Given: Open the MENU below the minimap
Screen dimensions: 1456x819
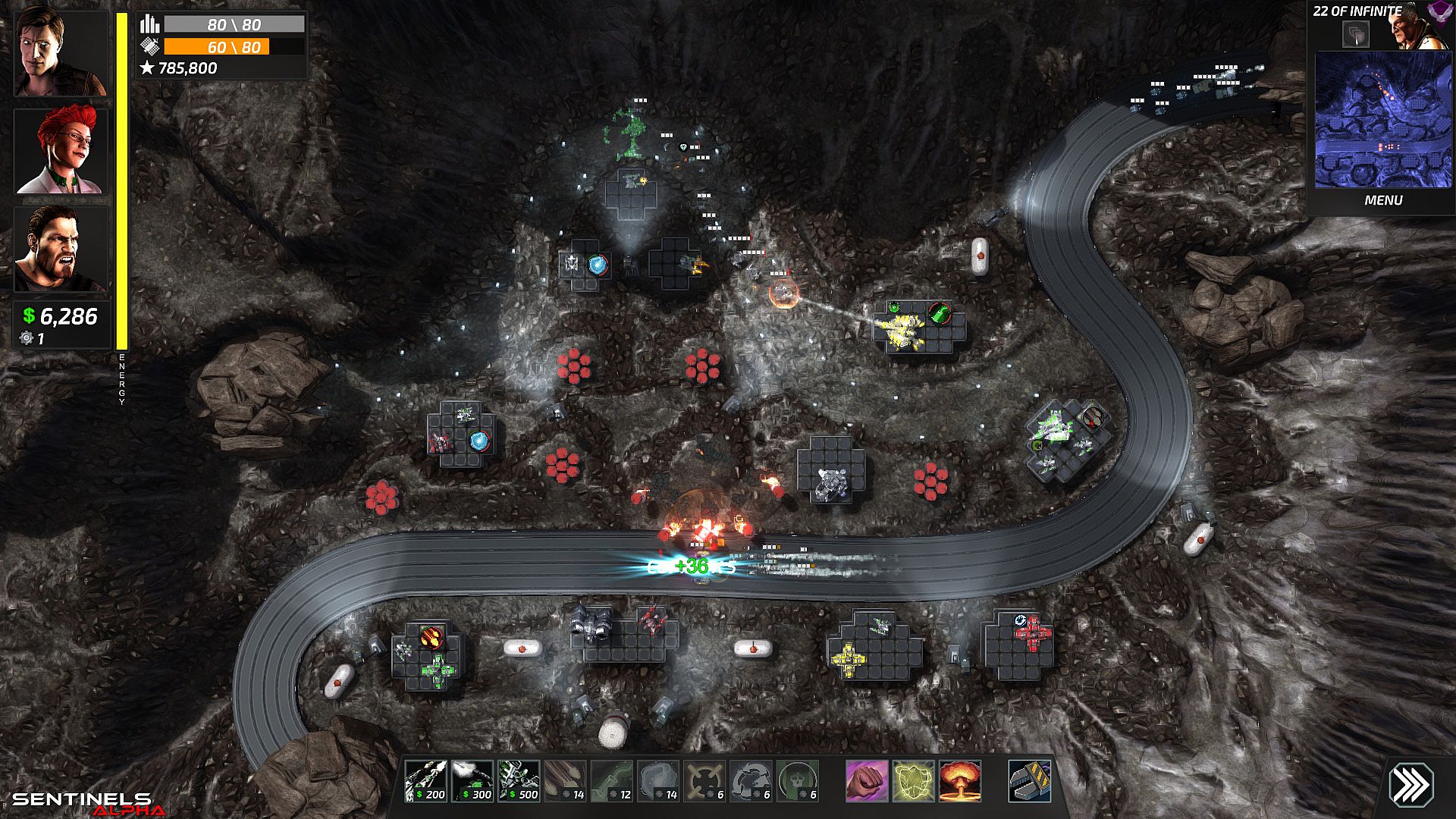Looking at the screenshot, I should (1383, 200).
